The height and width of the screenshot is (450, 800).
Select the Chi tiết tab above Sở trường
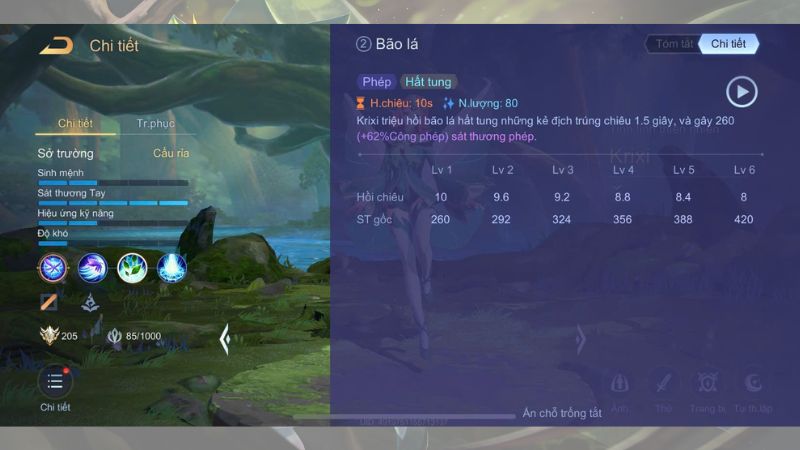point(75,123)
